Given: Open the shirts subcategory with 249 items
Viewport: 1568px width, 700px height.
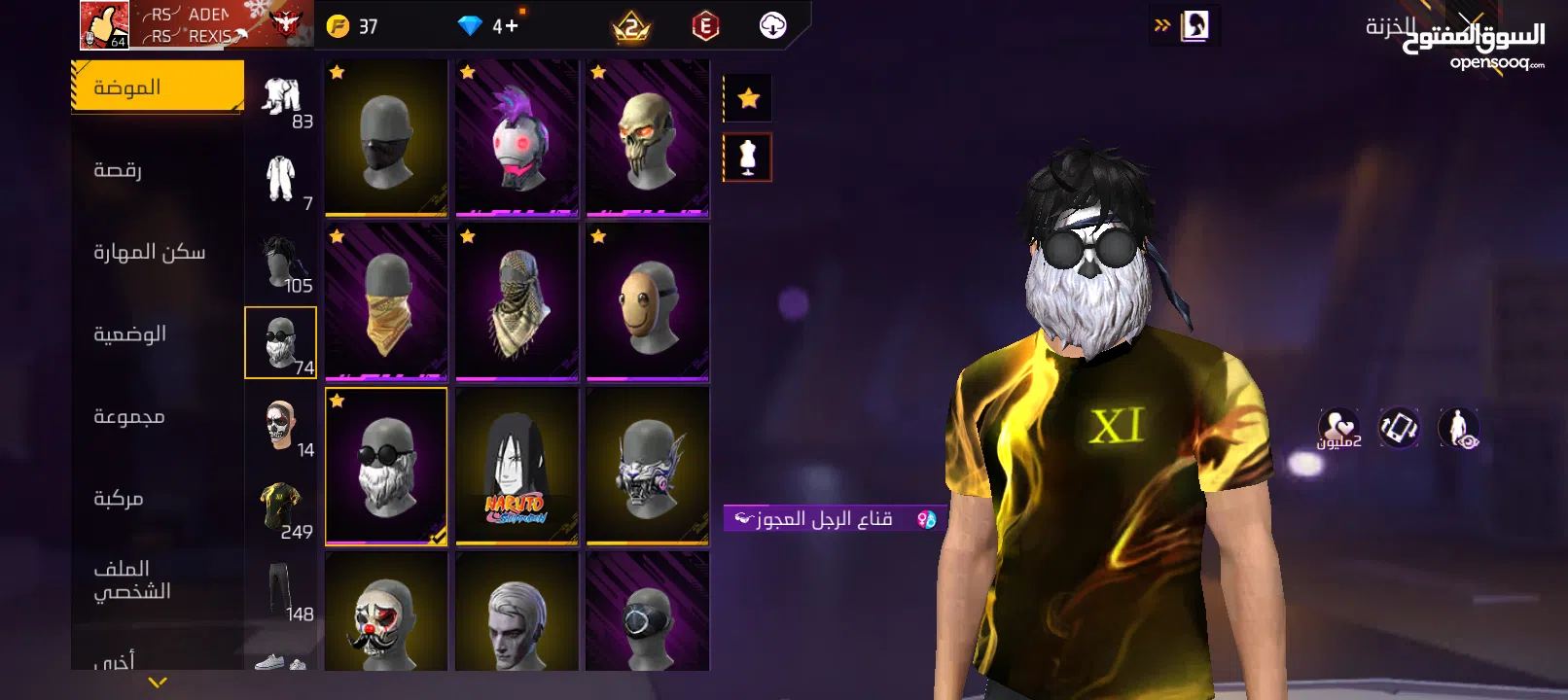Looking at the screenshot, I should [282, 510].
